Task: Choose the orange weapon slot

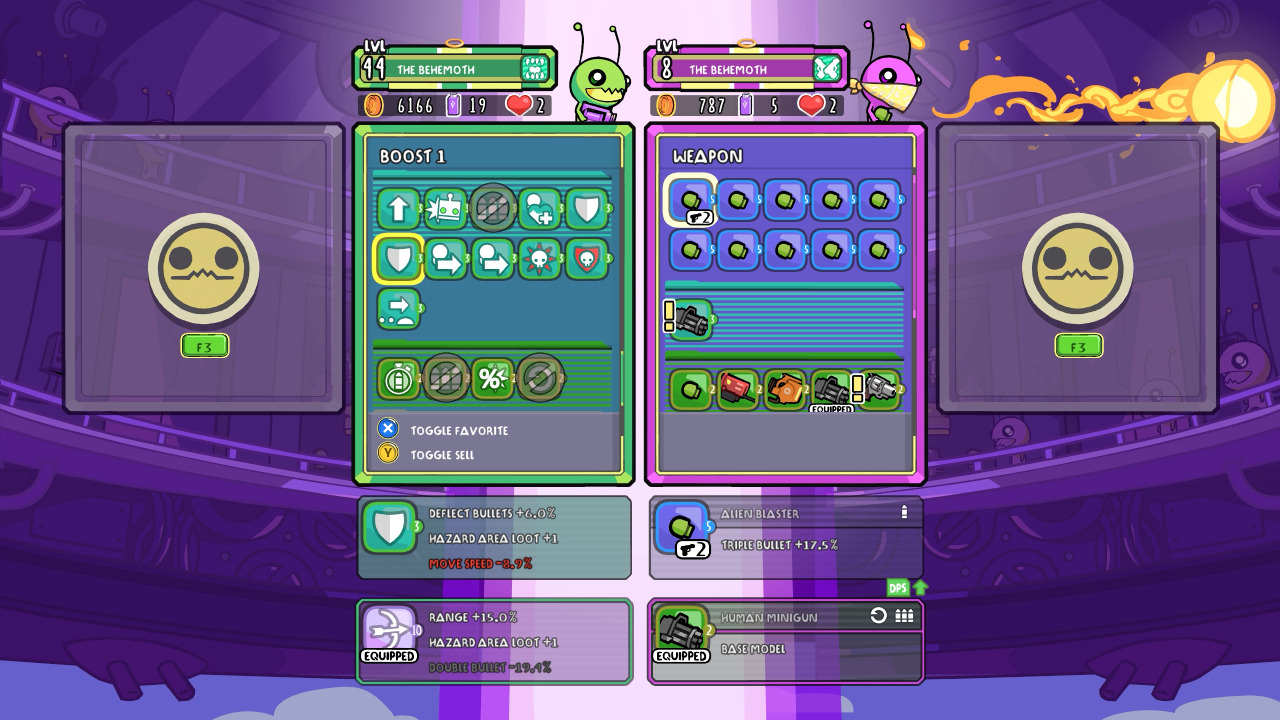Action: tap(785, 390)
